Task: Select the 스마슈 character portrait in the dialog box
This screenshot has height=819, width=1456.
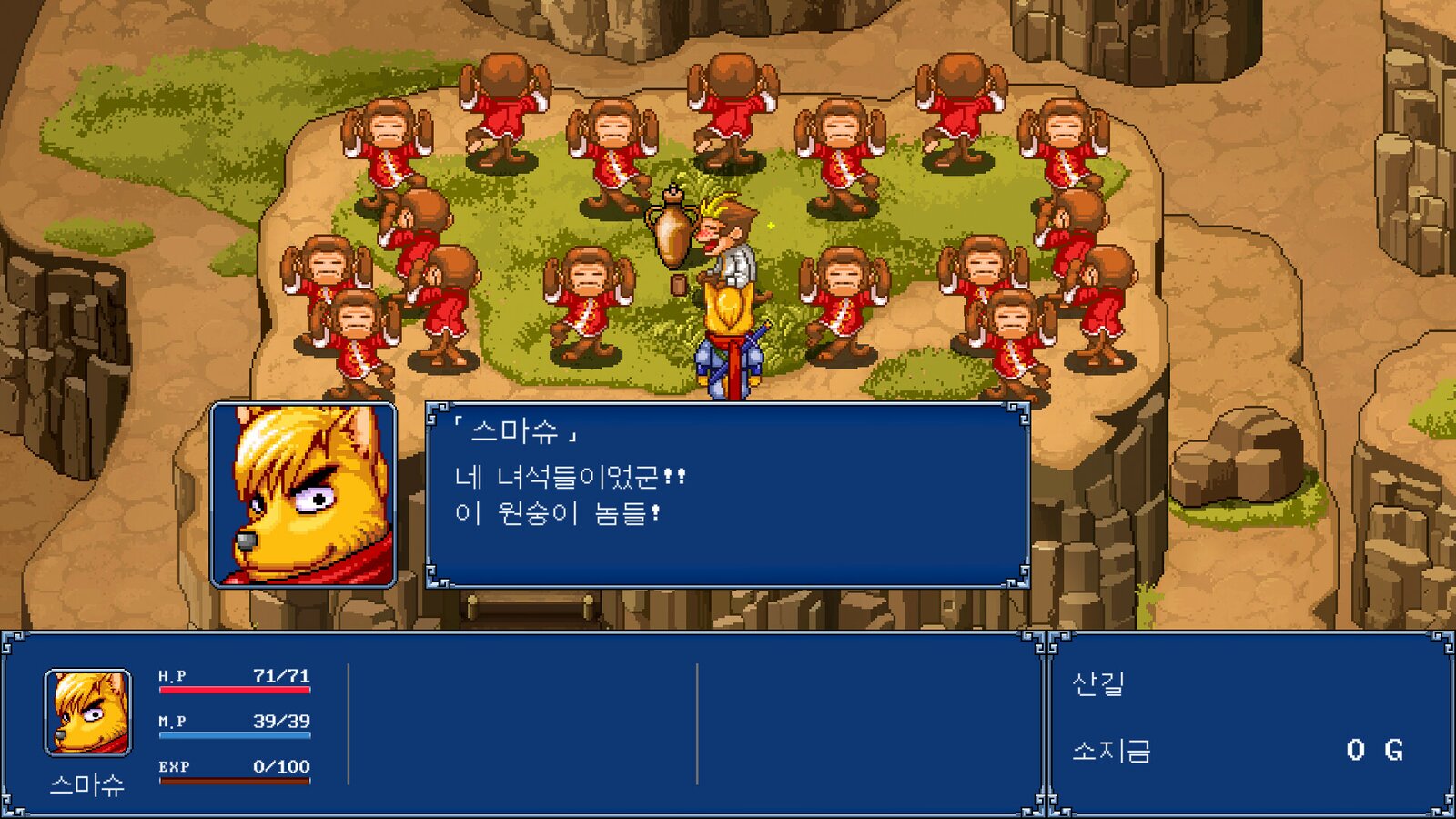Action: (x=305, y=494)
